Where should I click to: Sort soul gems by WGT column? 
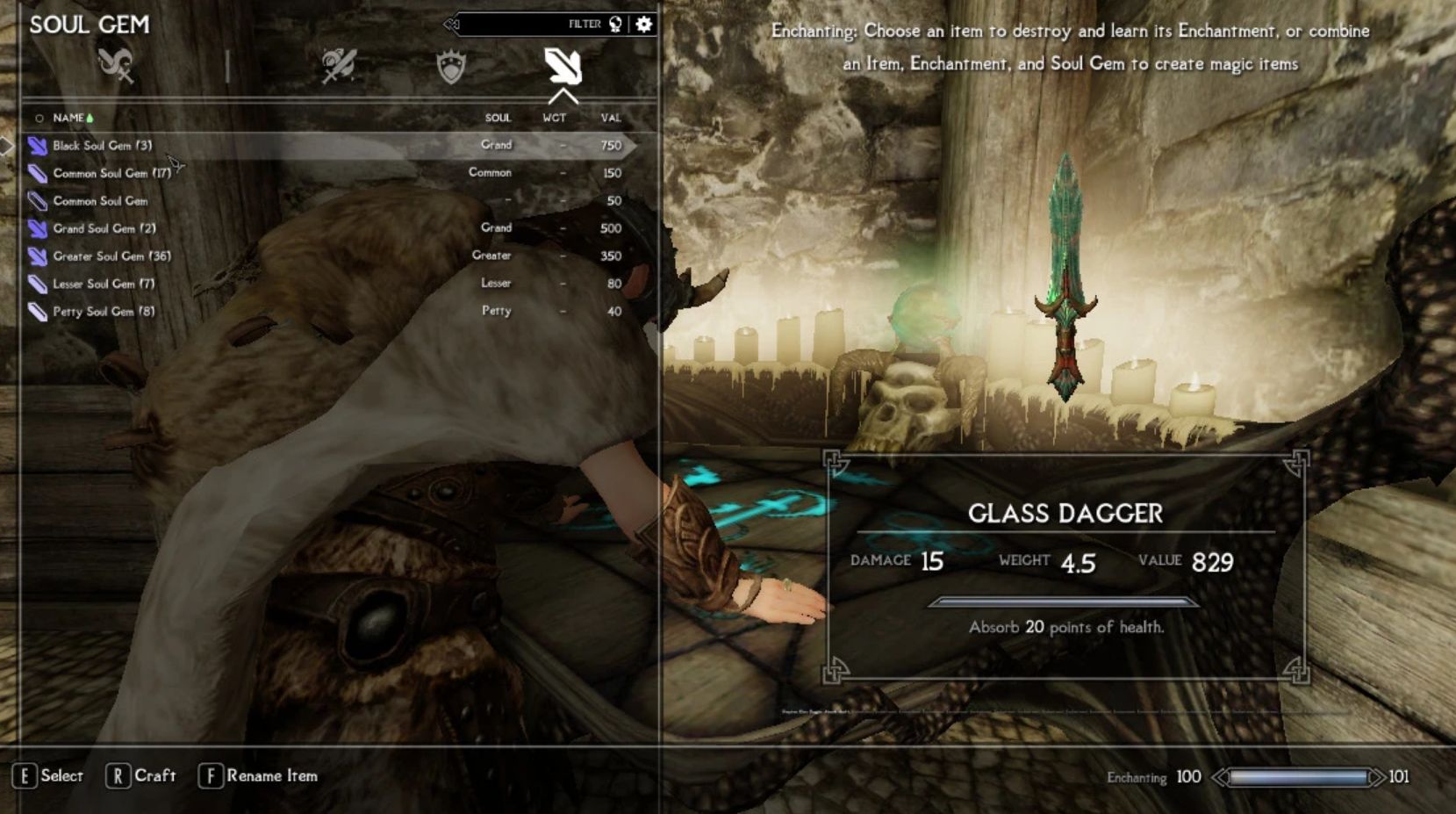554,118
